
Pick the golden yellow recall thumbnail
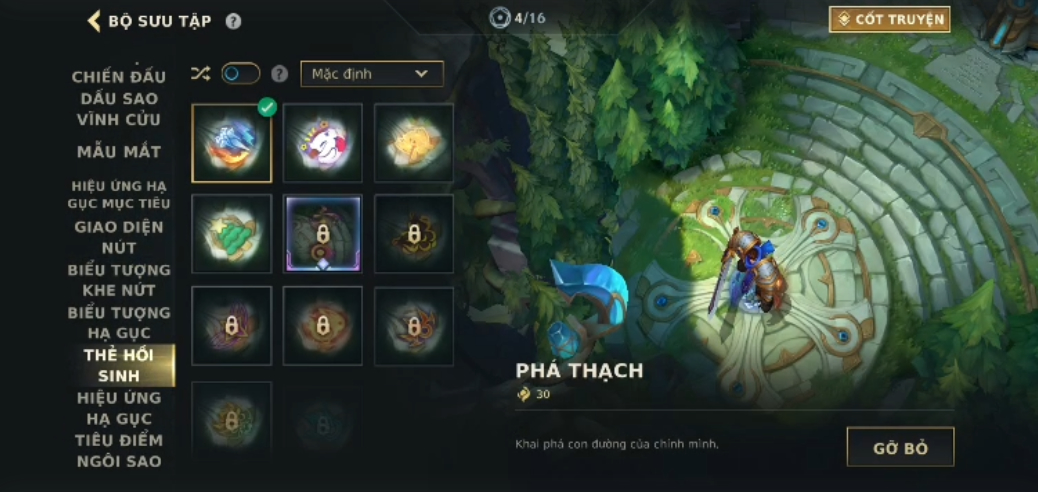click(x=413, y=143)
